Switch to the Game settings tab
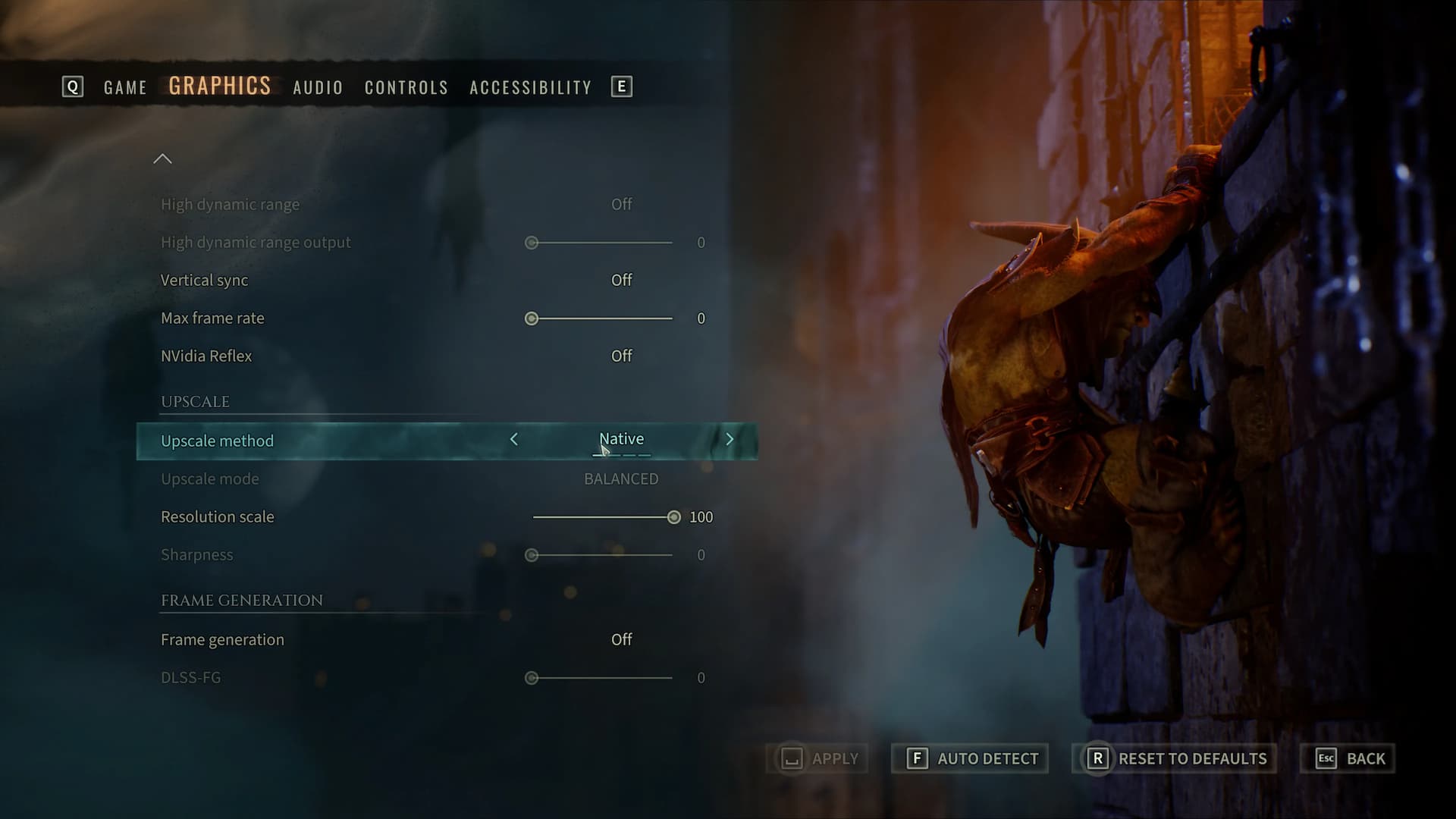Image resolution: width=1456 pixels, height=819 pixels. click(125, 87)
